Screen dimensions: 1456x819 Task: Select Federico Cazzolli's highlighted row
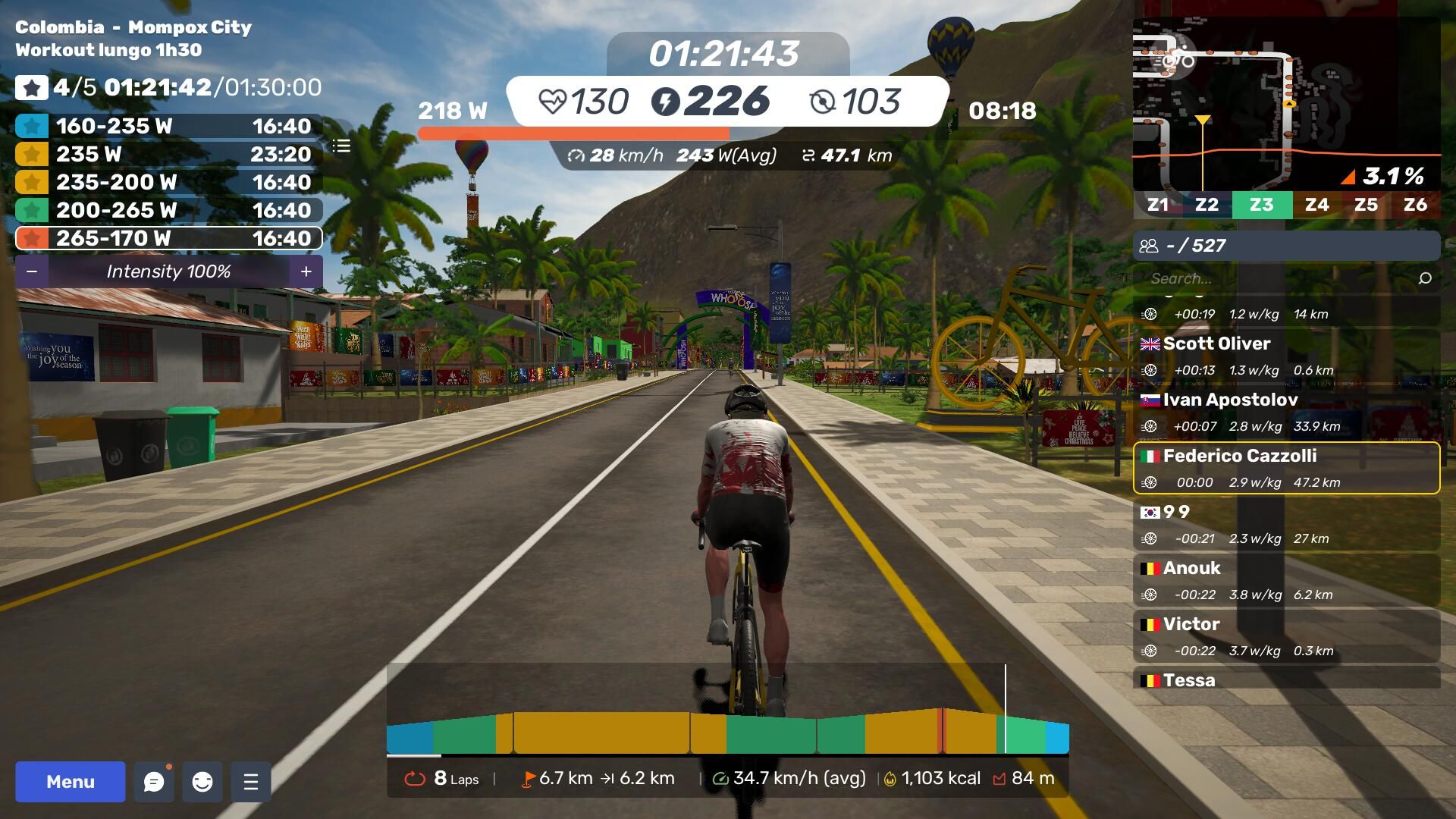click(x=1286, y=468)
